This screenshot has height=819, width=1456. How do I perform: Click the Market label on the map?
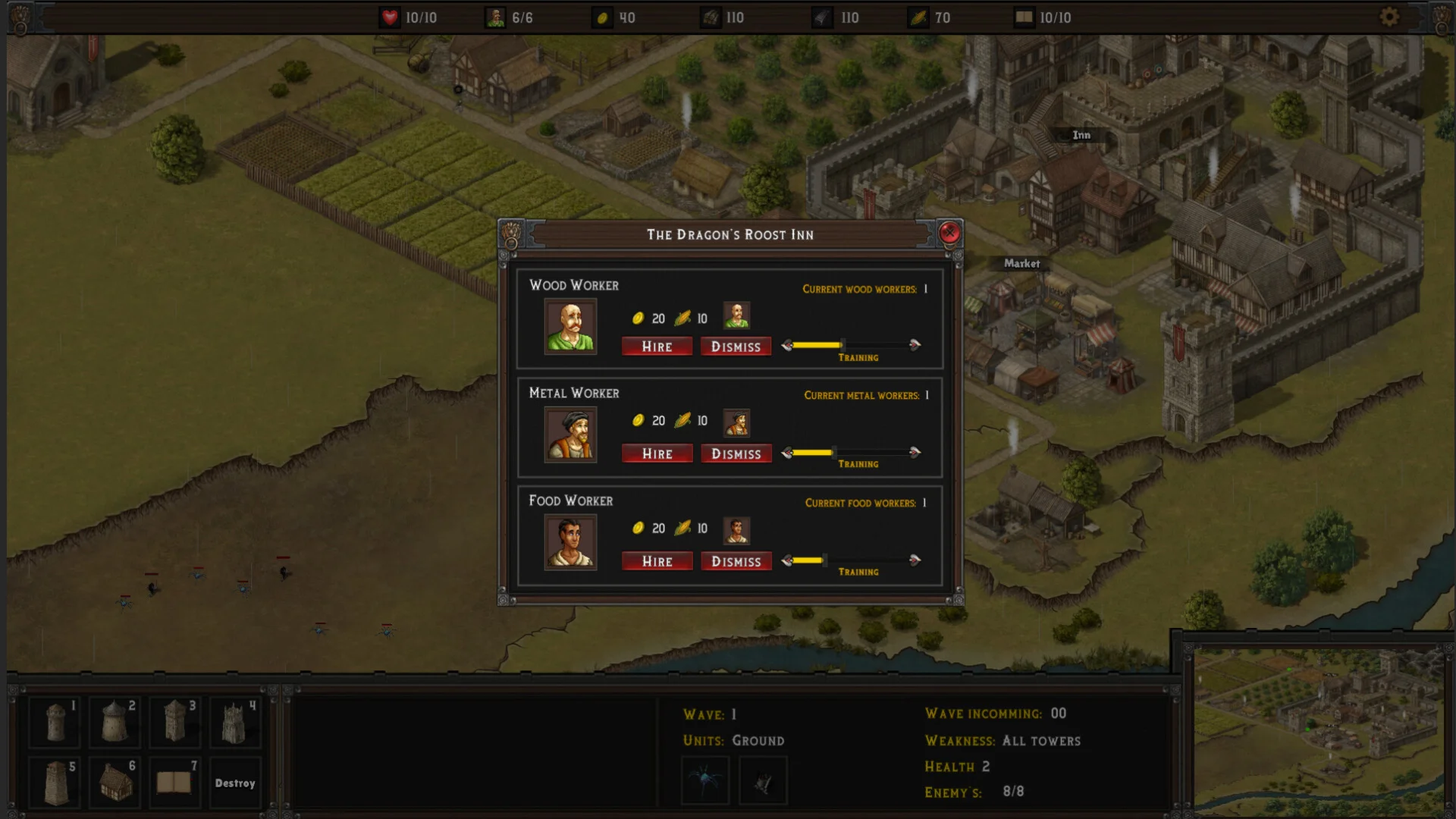tap(1021, 263)
